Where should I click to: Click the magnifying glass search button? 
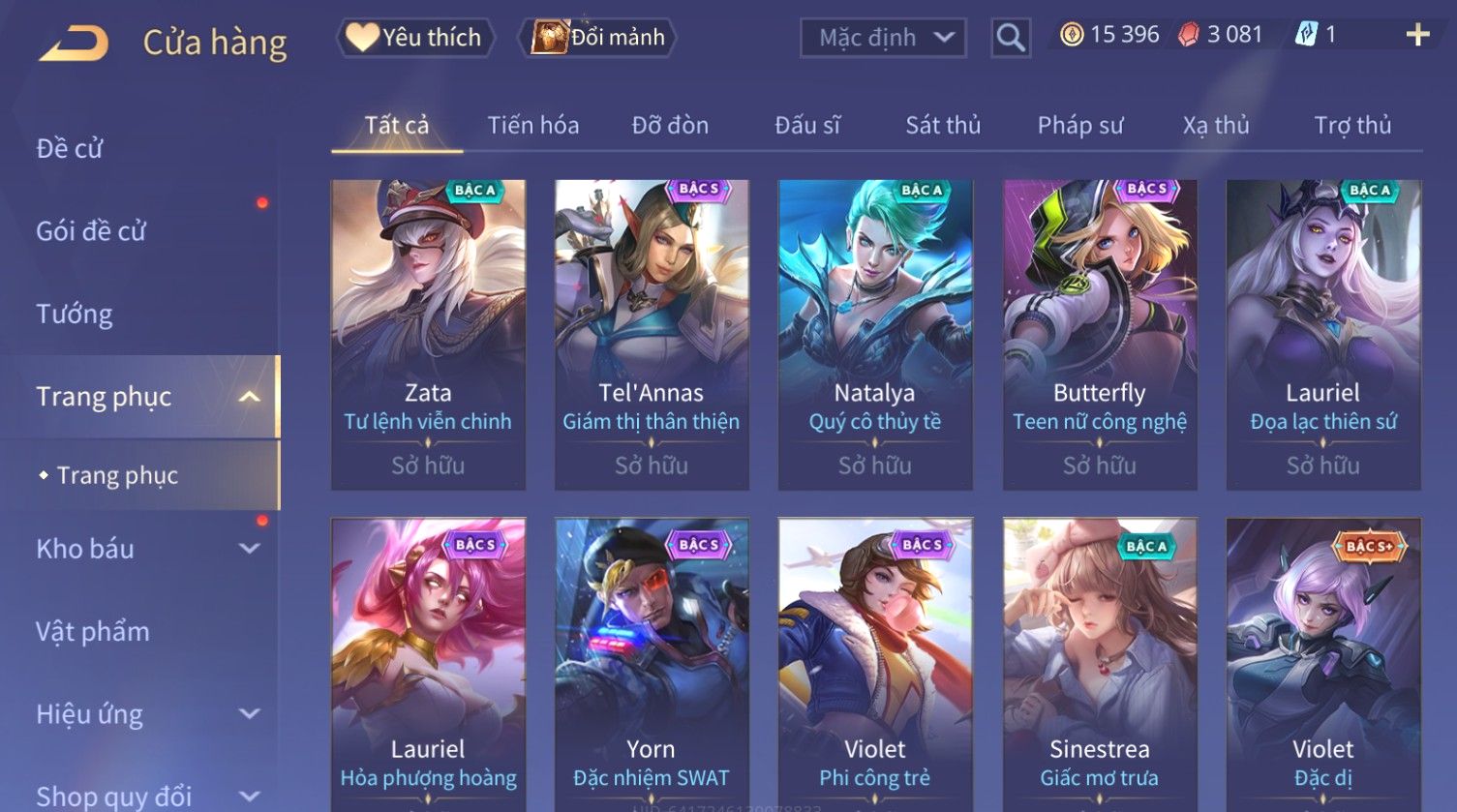(x=1010, y=38)
